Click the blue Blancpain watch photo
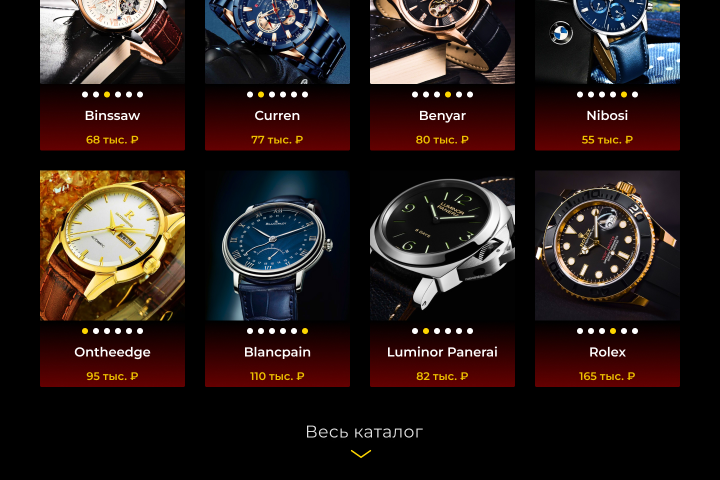The width and height of the screenshot is (720, 480). [277, 245]
